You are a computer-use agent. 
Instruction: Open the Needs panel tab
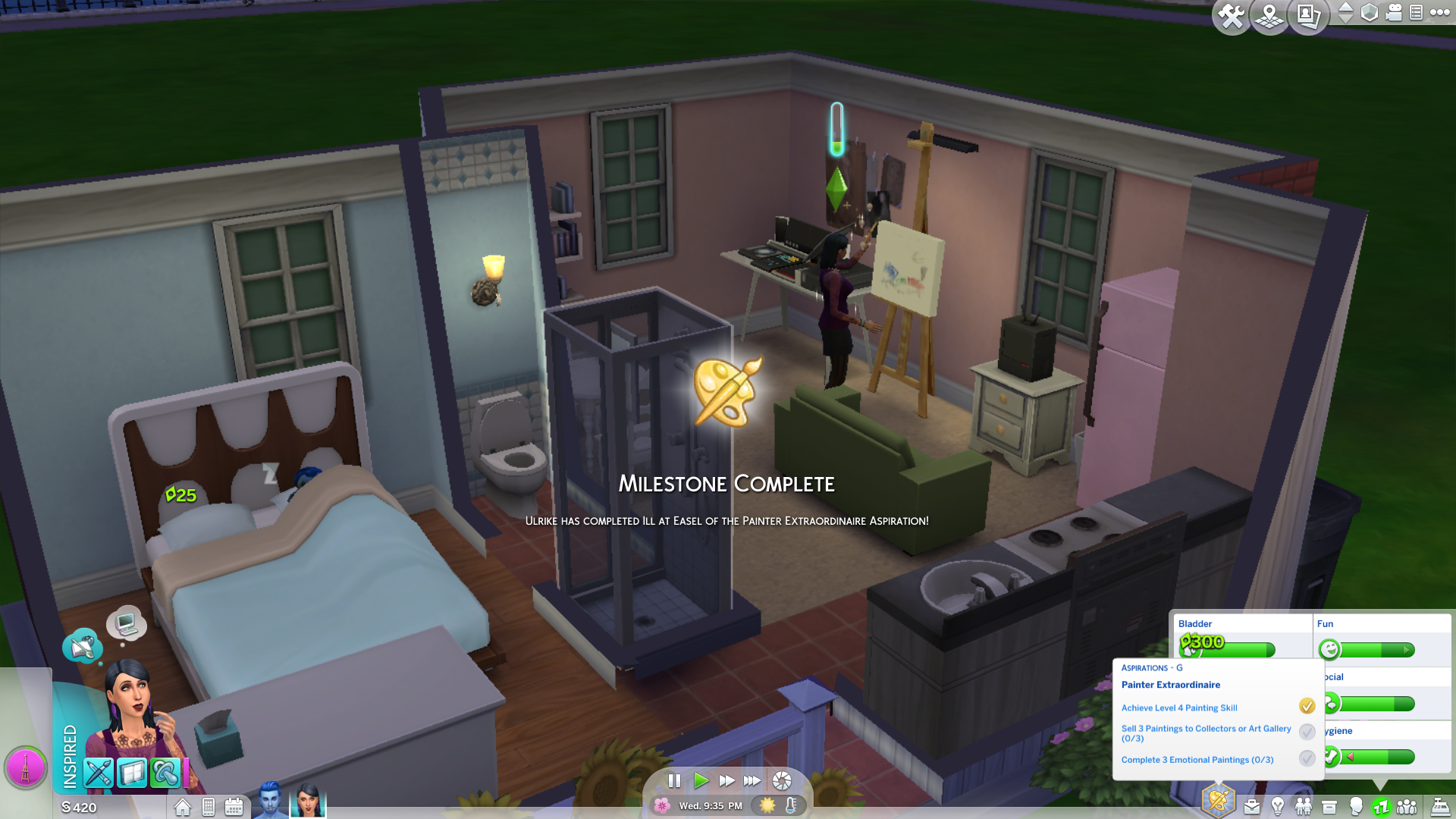point(1381,807)
